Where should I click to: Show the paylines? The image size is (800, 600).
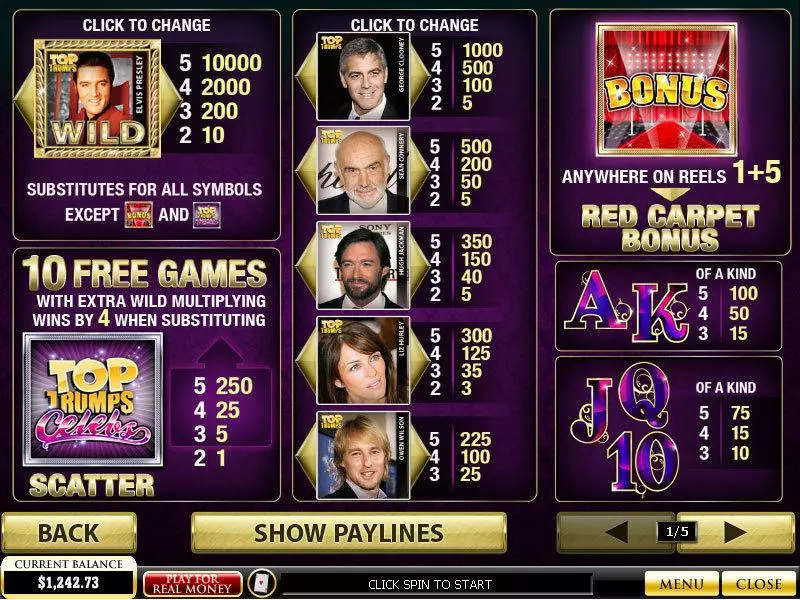347,532
